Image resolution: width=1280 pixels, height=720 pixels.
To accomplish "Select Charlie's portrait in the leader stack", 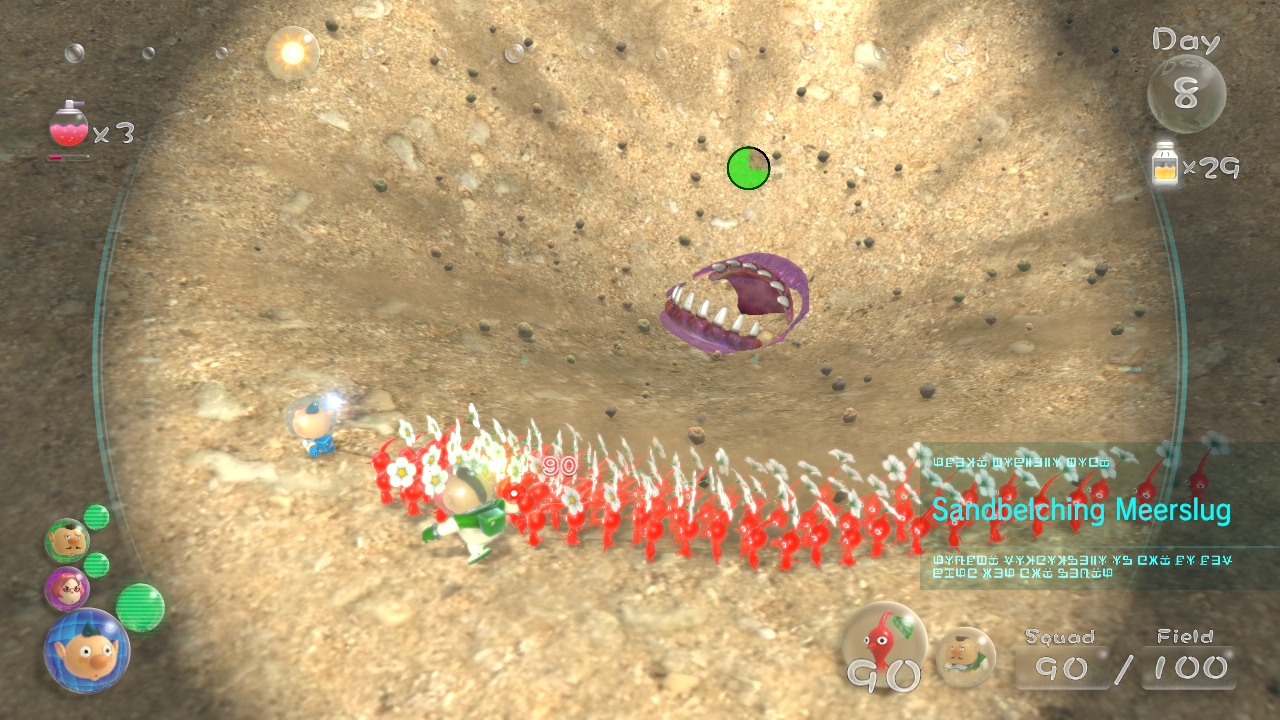I will coord(67,541).
